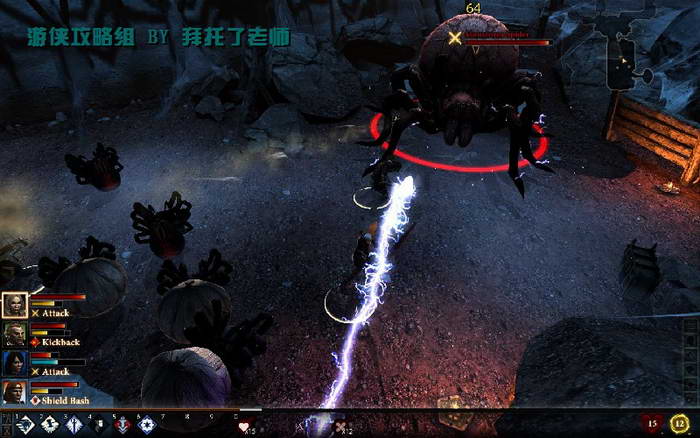This screenshot has width=700, height=438.
Task: Select the party member using Kickback
Action: click(14, 335)
